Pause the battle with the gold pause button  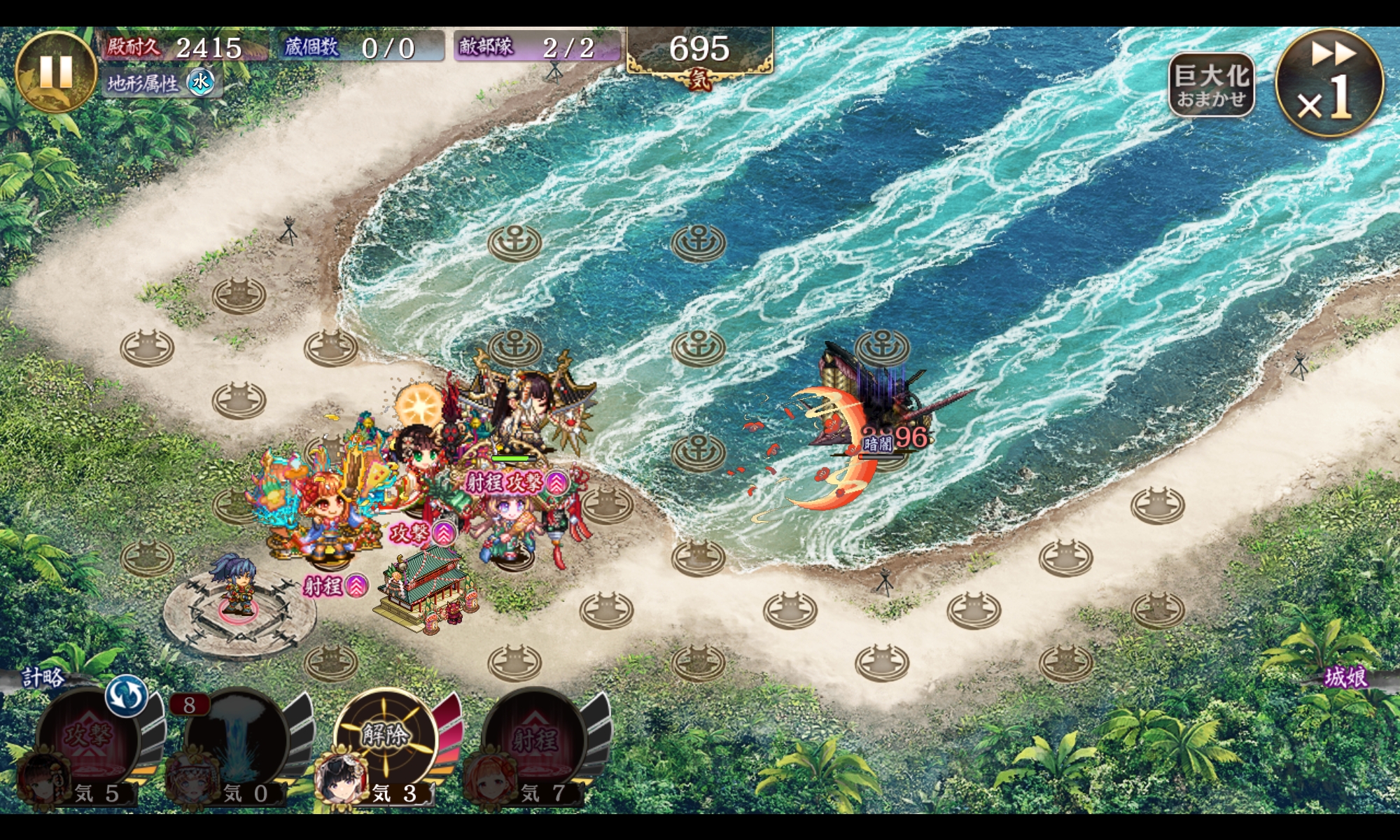coord(55,71)
